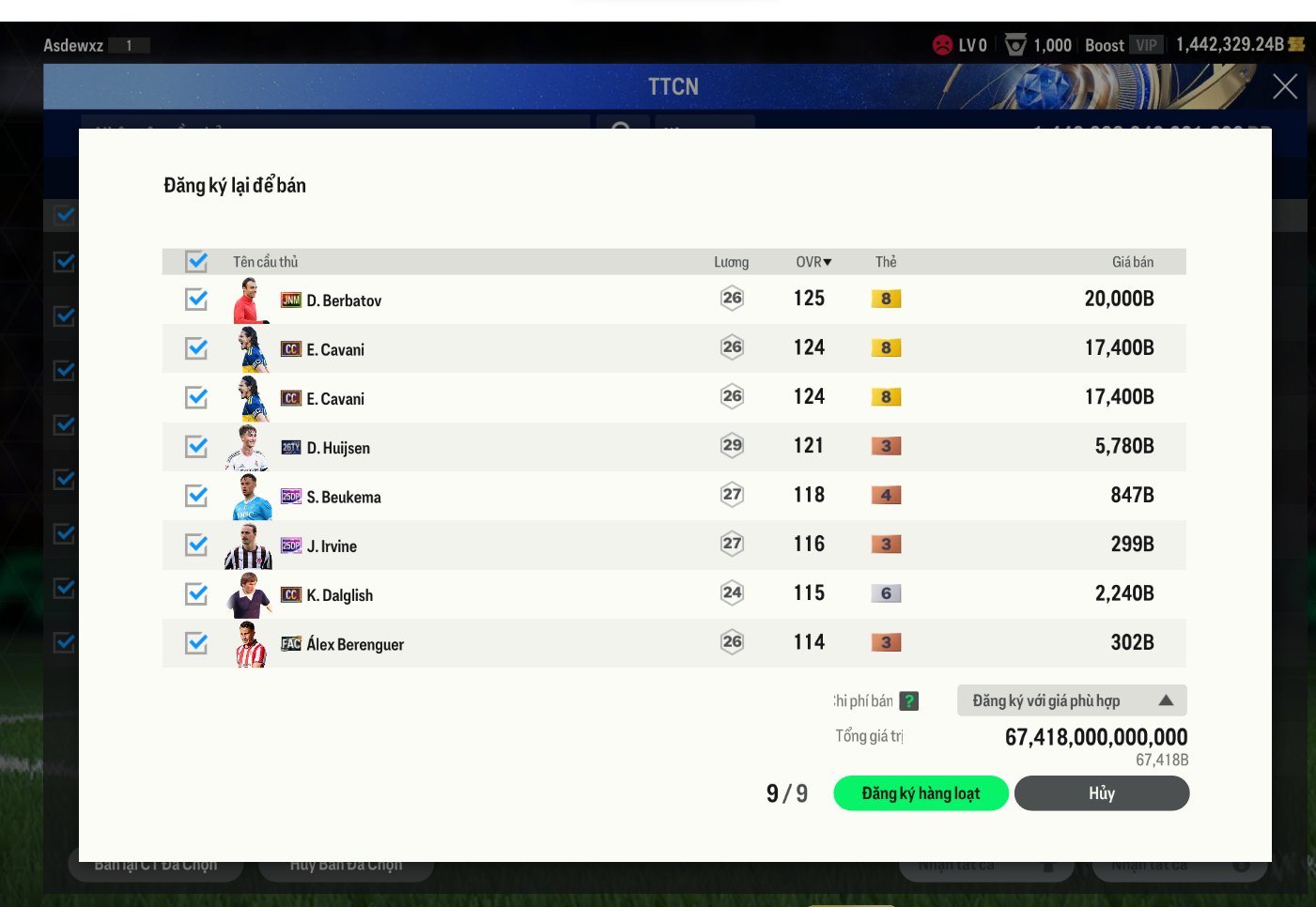Screen dimensions: 1316x907
Task: Deselect the Álex Berenguer checkbox
Action: pos(196,643)
